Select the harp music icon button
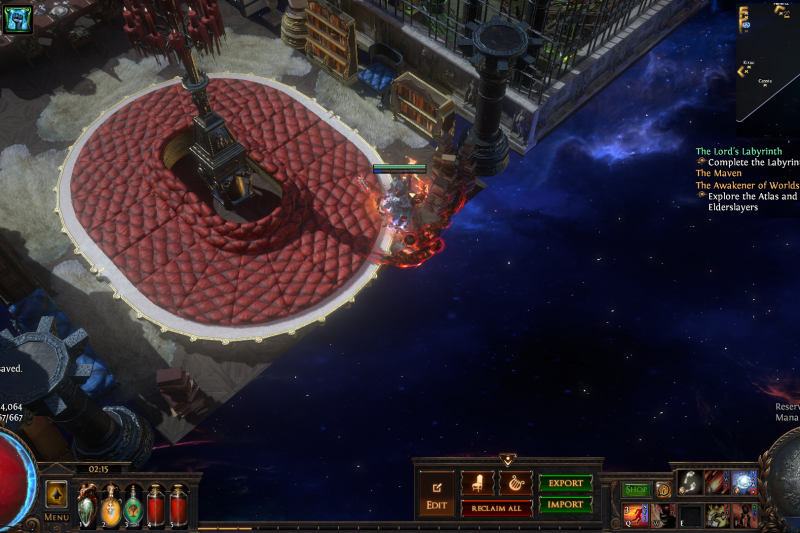The width and height of the screenshot is (800, 533). click(515, 483)
